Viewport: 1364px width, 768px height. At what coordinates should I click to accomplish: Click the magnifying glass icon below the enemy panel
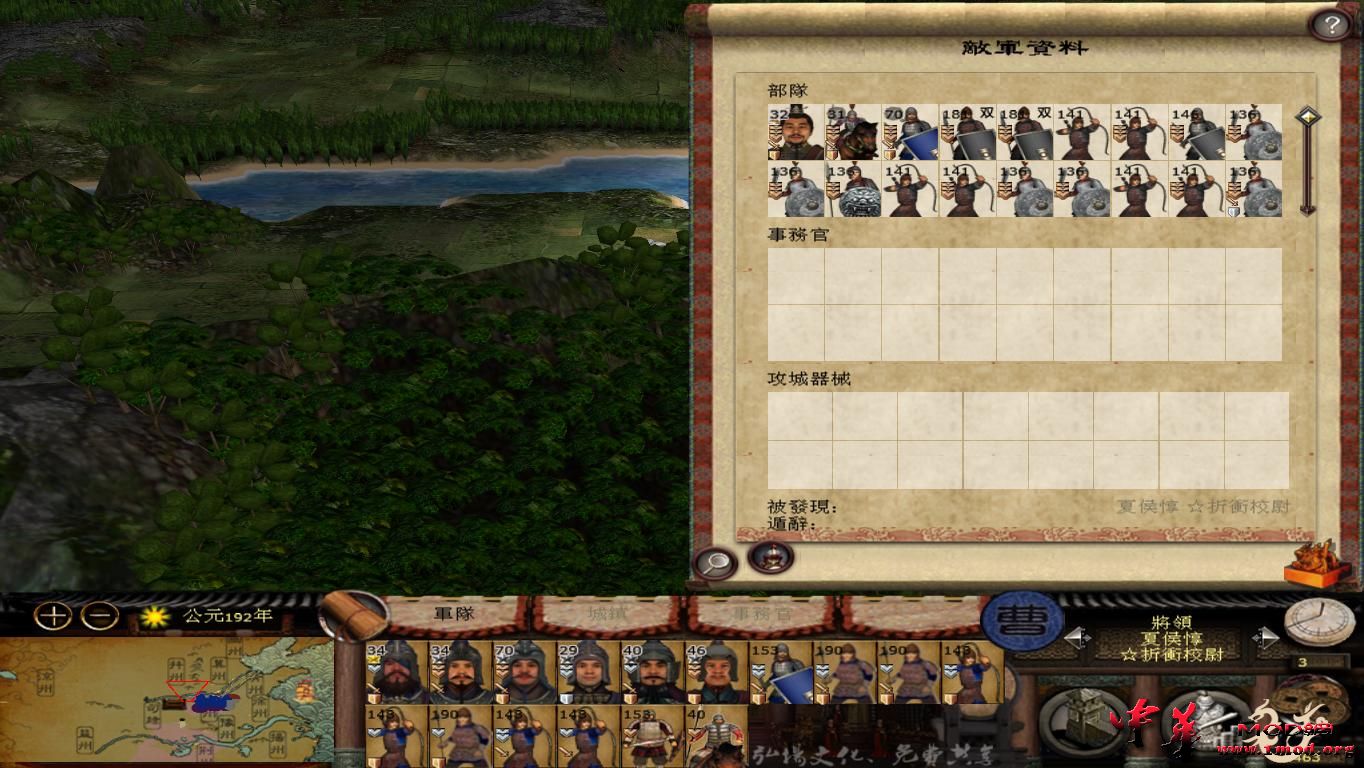pos(714,561)
